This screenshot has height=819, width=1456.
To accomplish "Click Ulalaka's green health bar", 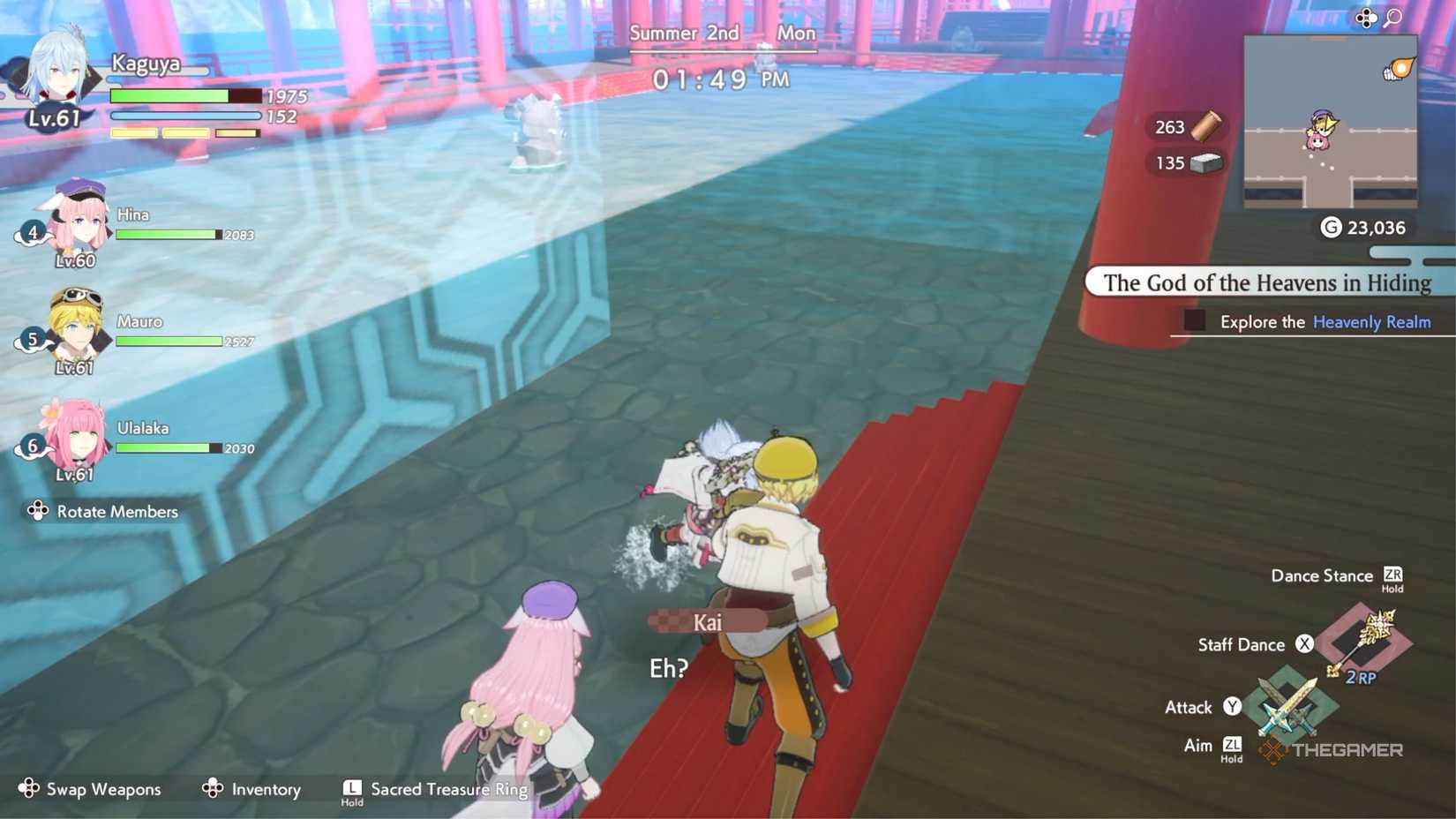I will click(x=166, y=447).
